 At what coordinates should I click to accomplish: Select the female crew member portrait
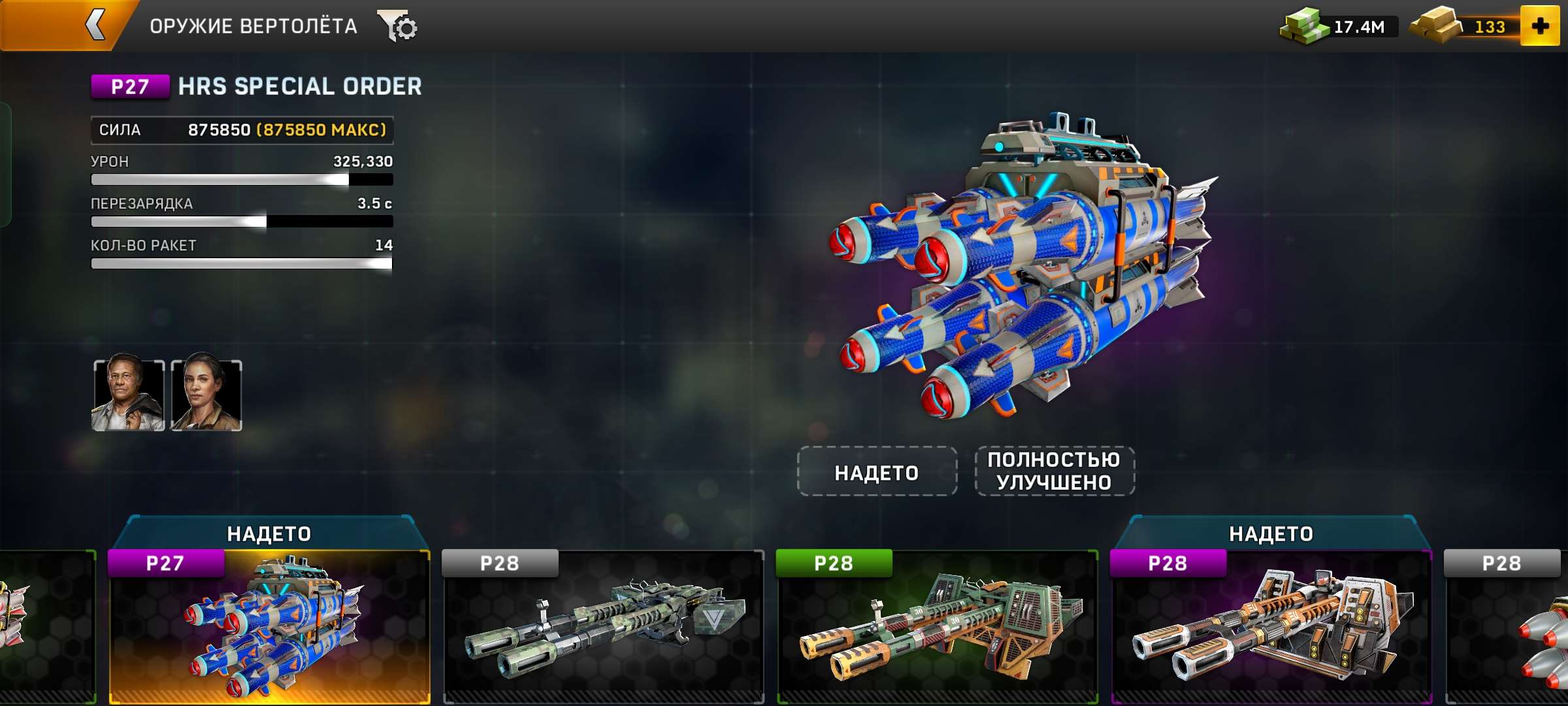pos(206,395)
